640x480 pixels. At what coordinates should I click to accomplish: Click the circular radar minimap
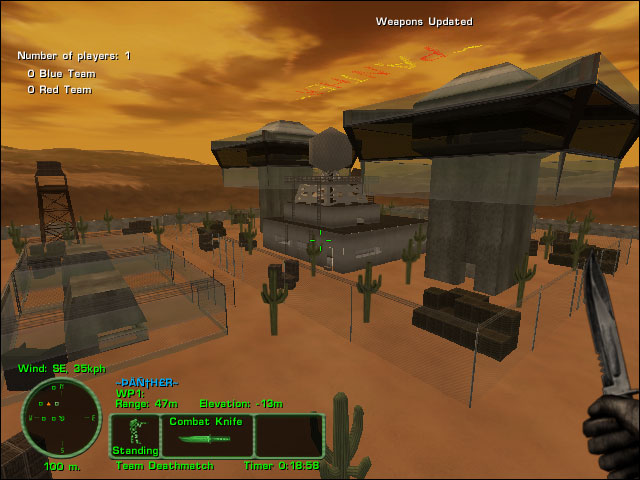(60, 417)
